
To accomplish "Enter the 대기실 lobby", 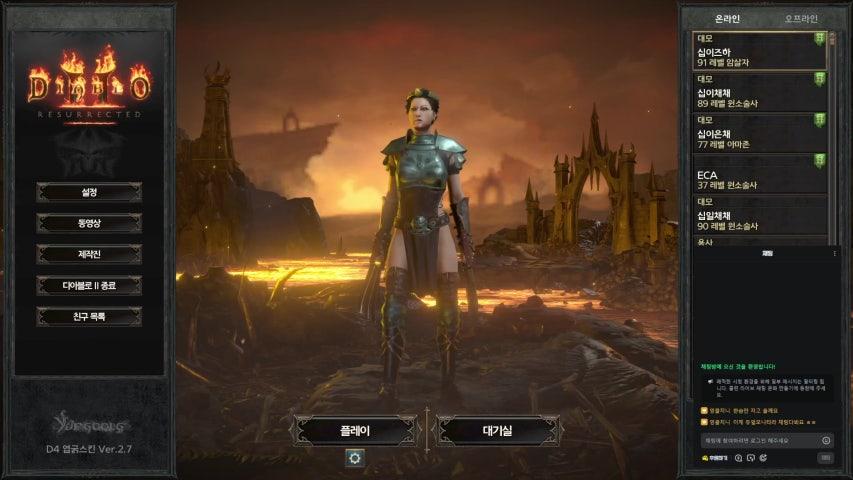I will (497, 431).
